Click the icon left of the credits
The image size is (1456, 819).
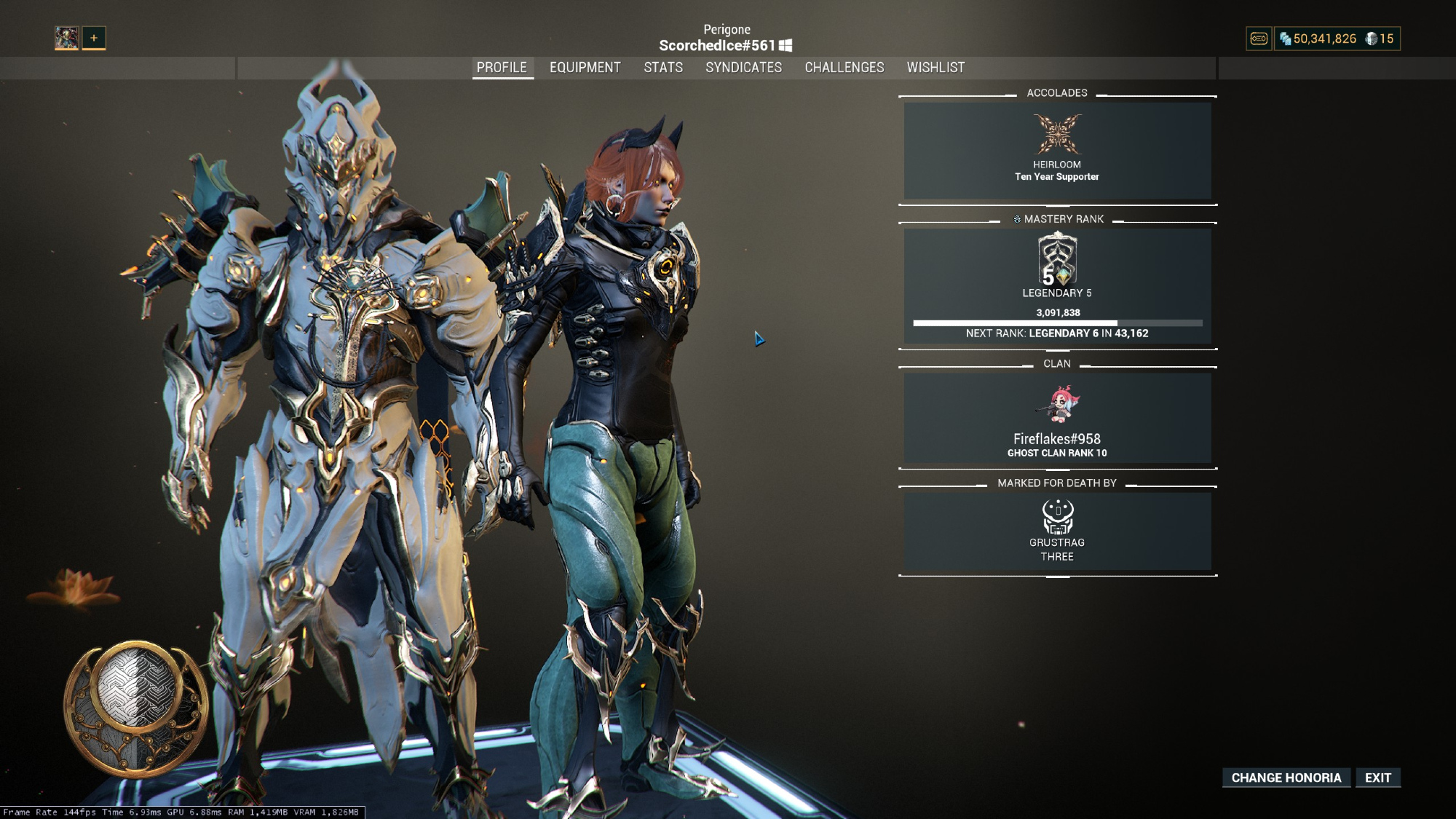[x=1259, y=39]
